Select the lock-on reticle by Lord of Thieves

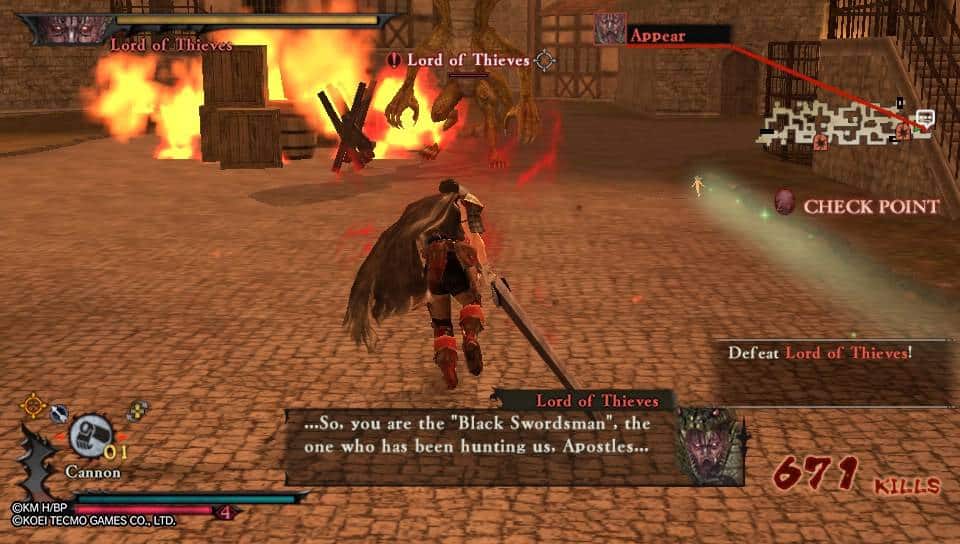(544, 60)
